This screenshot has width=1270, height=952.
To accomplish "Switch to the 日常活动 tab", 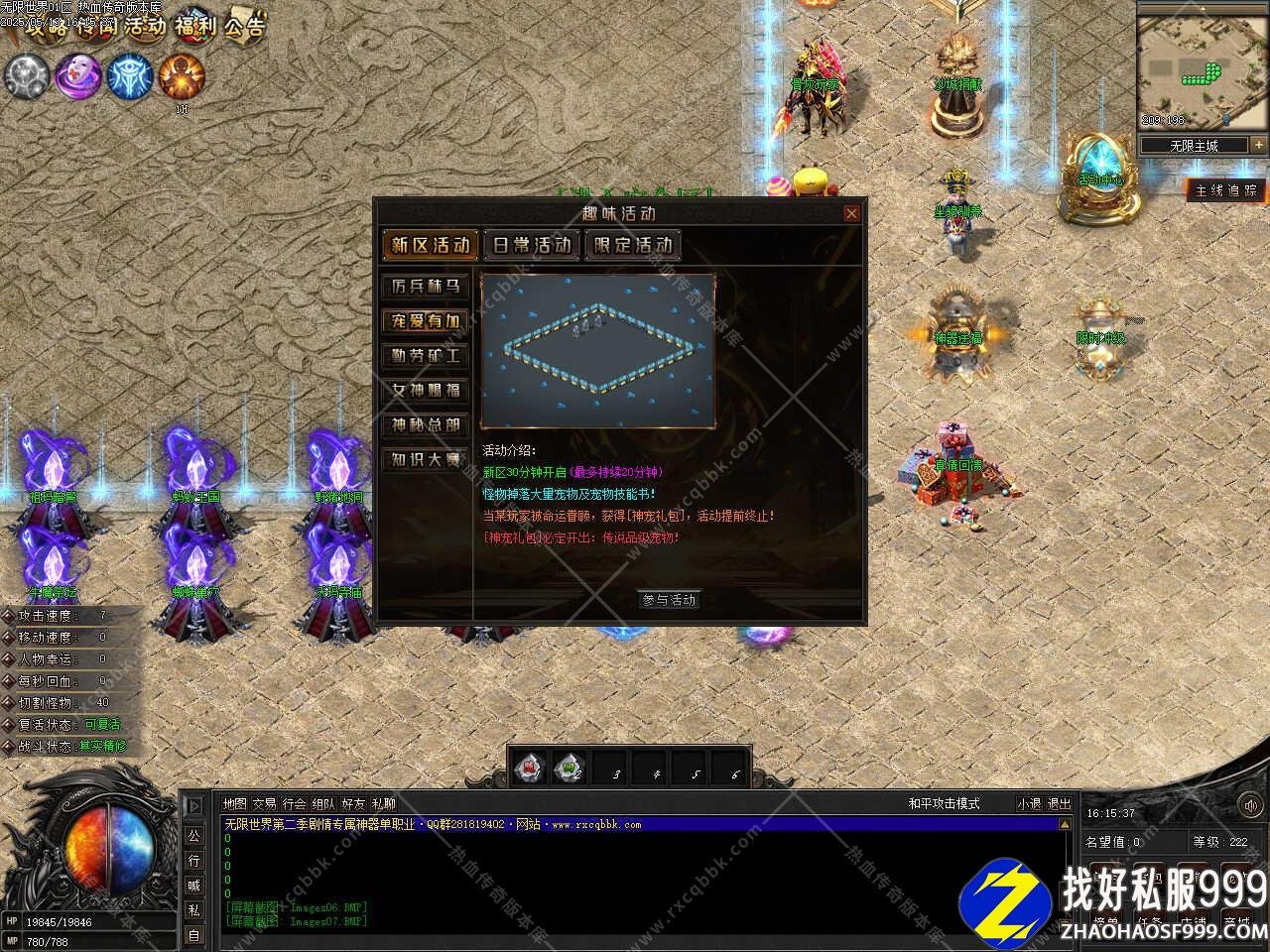I will [531, 245].
